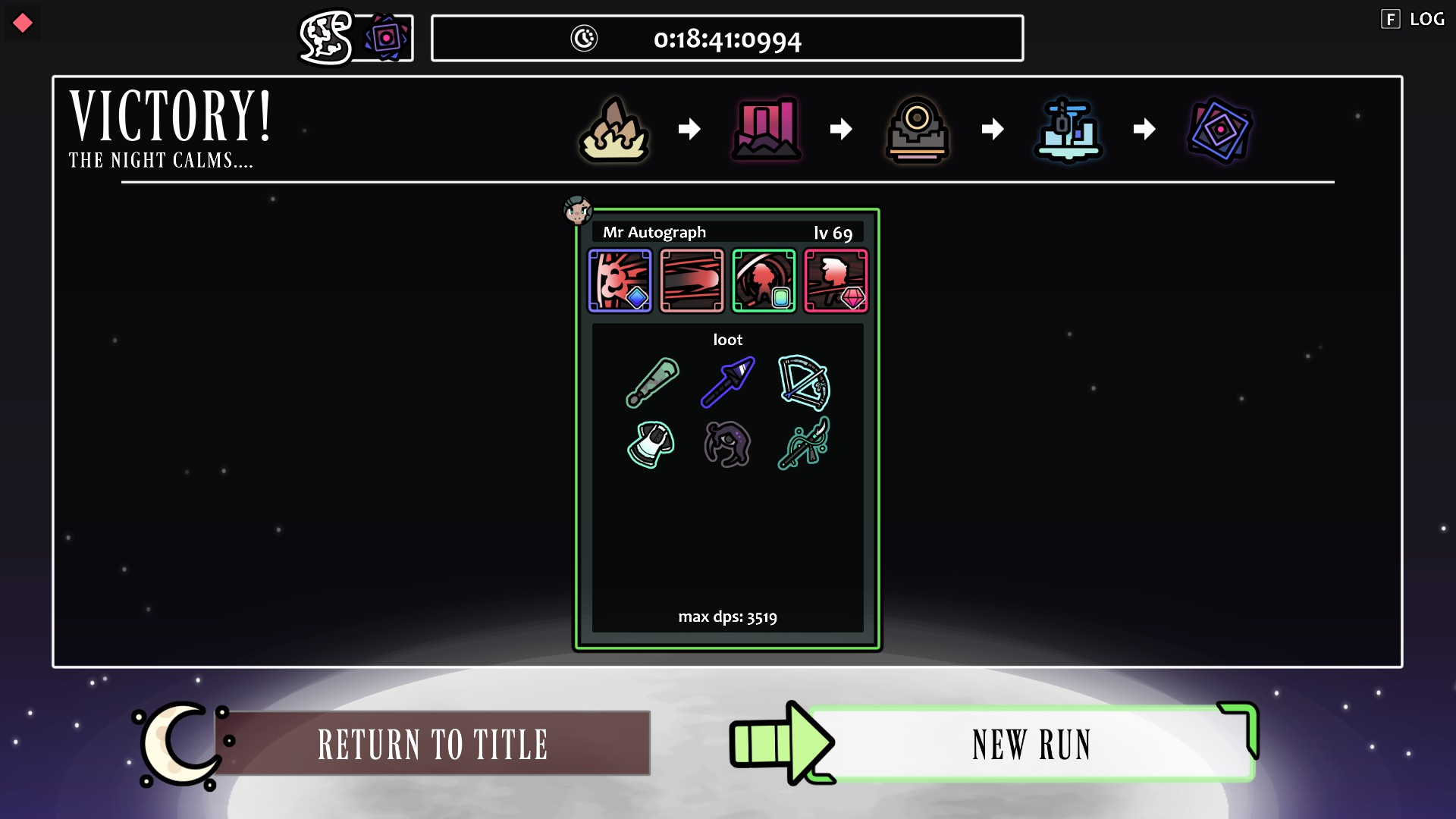The height and width of the screenshot is (819, 1456).
Task: Click the red diamond icon in the corner
Action: click(23, 23)
